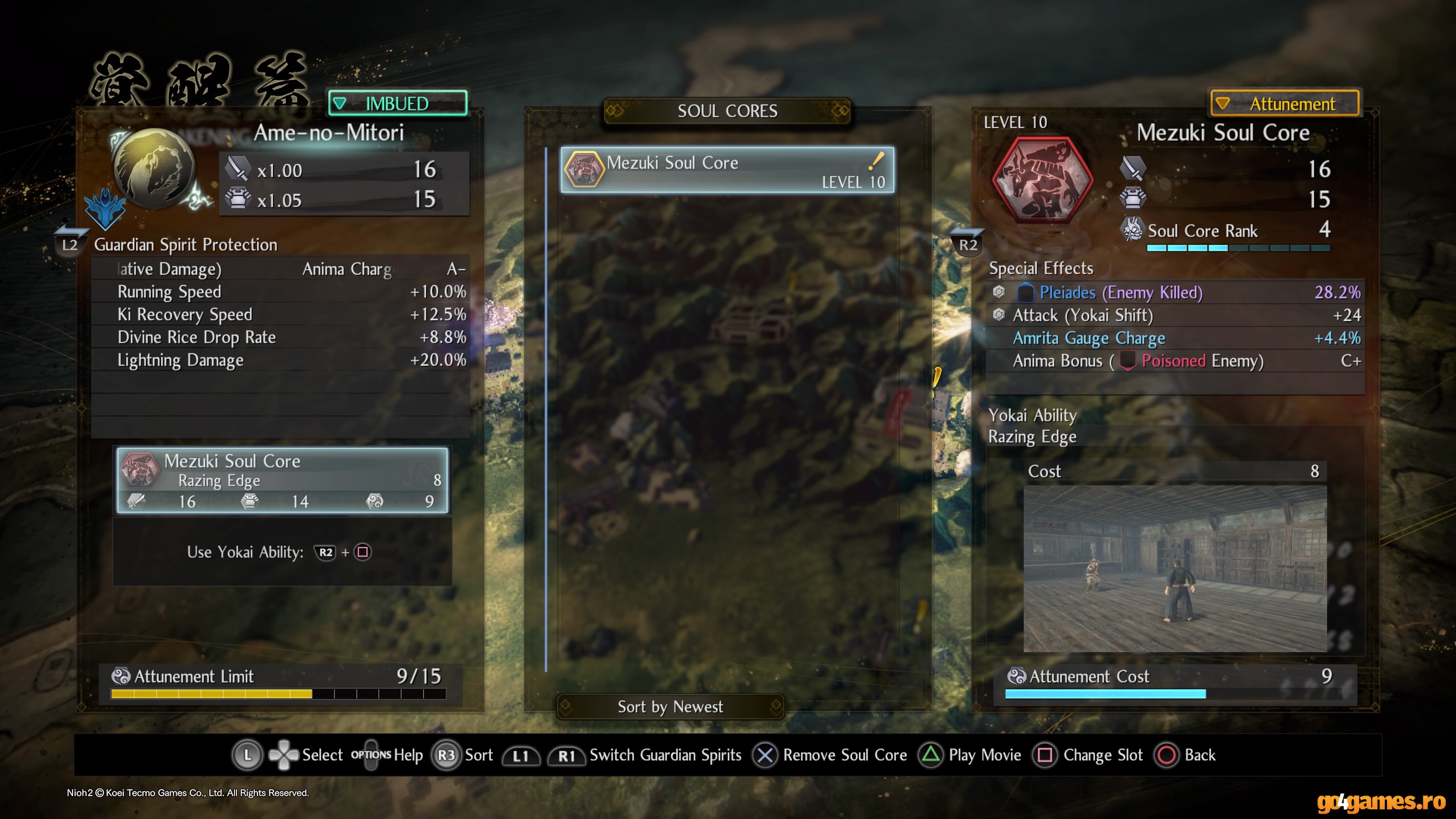
Task: Open the IMBUED dropdown selector
Action: pos(397,104)
